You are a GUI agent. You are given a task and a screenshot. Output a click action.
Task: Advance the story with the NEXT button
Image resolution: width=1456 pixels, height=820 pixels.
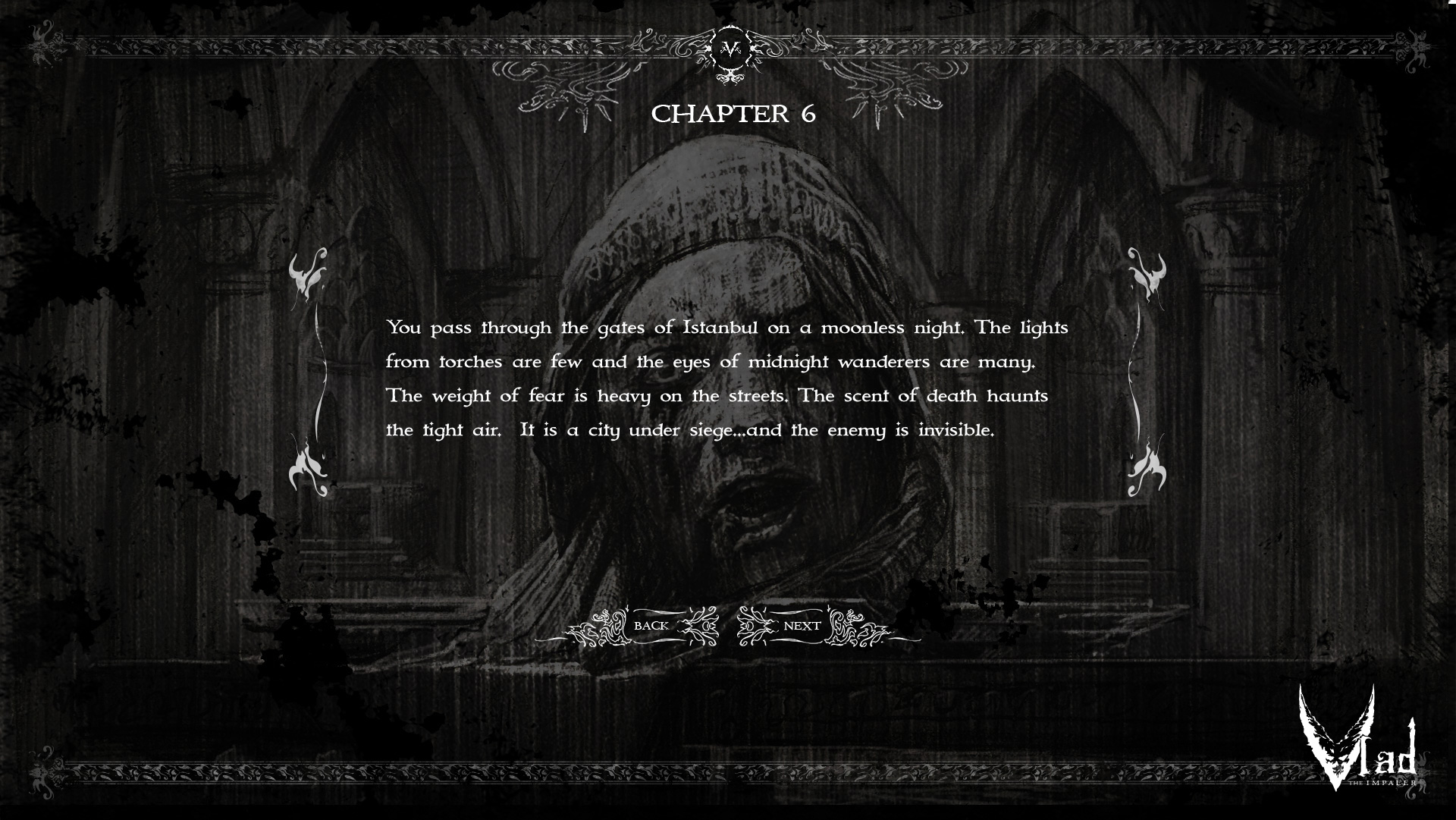(802, 626)
